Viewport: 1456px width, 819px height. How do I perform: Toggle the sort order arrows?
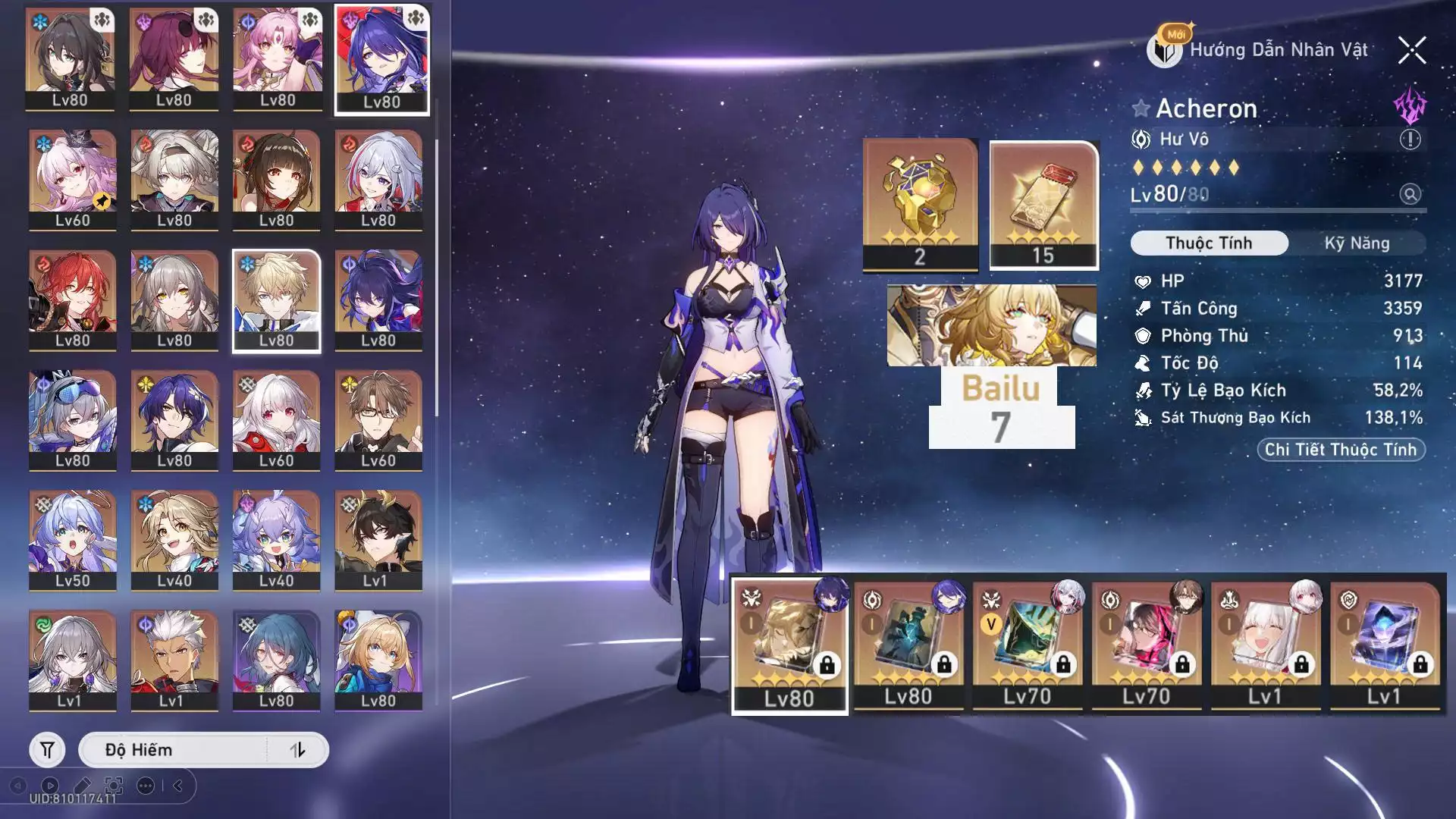pos(298,750)
